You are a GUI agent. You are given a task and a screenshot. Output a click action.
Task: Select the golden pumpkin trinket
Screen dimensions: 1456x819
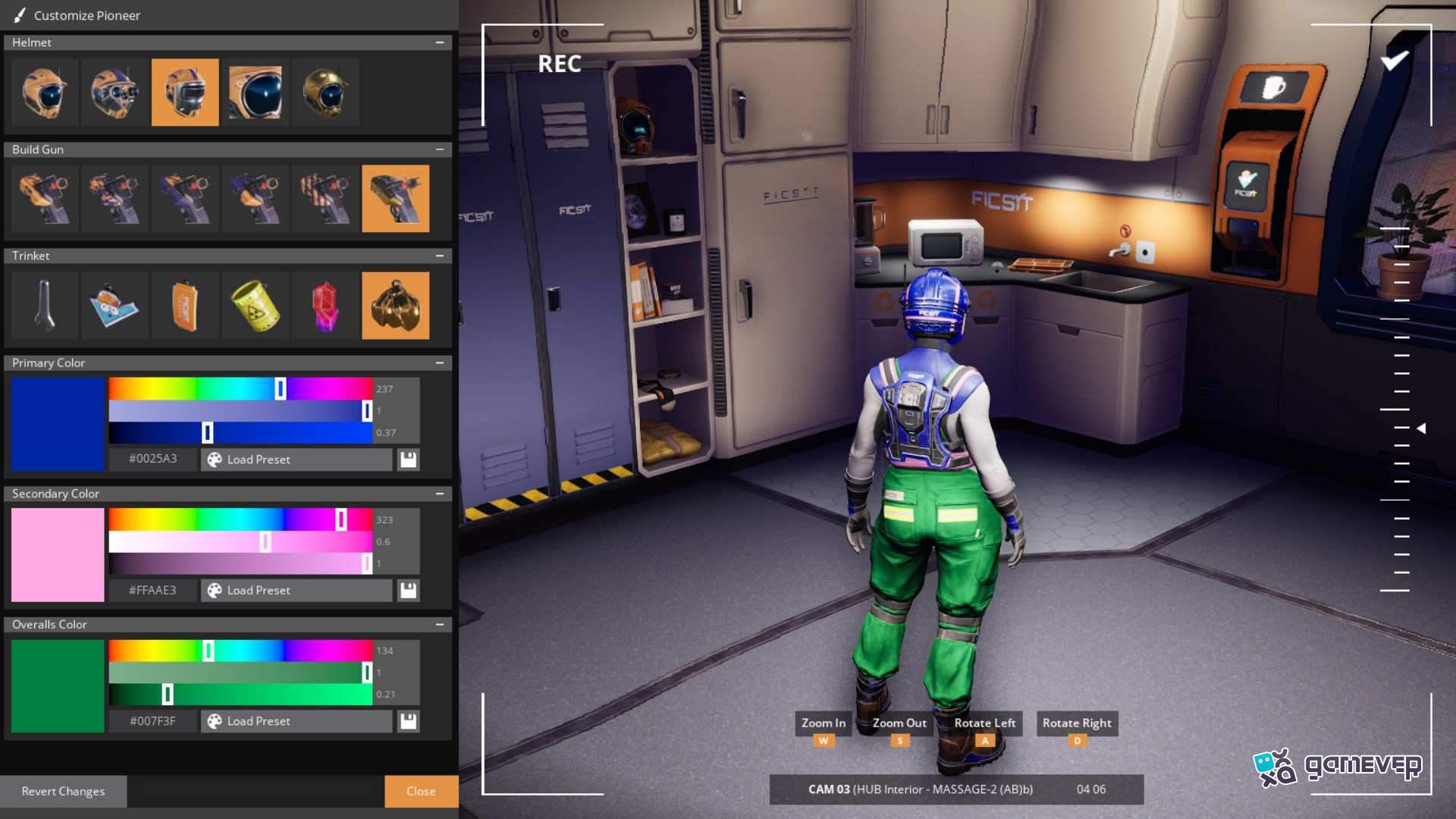[395, 306]
